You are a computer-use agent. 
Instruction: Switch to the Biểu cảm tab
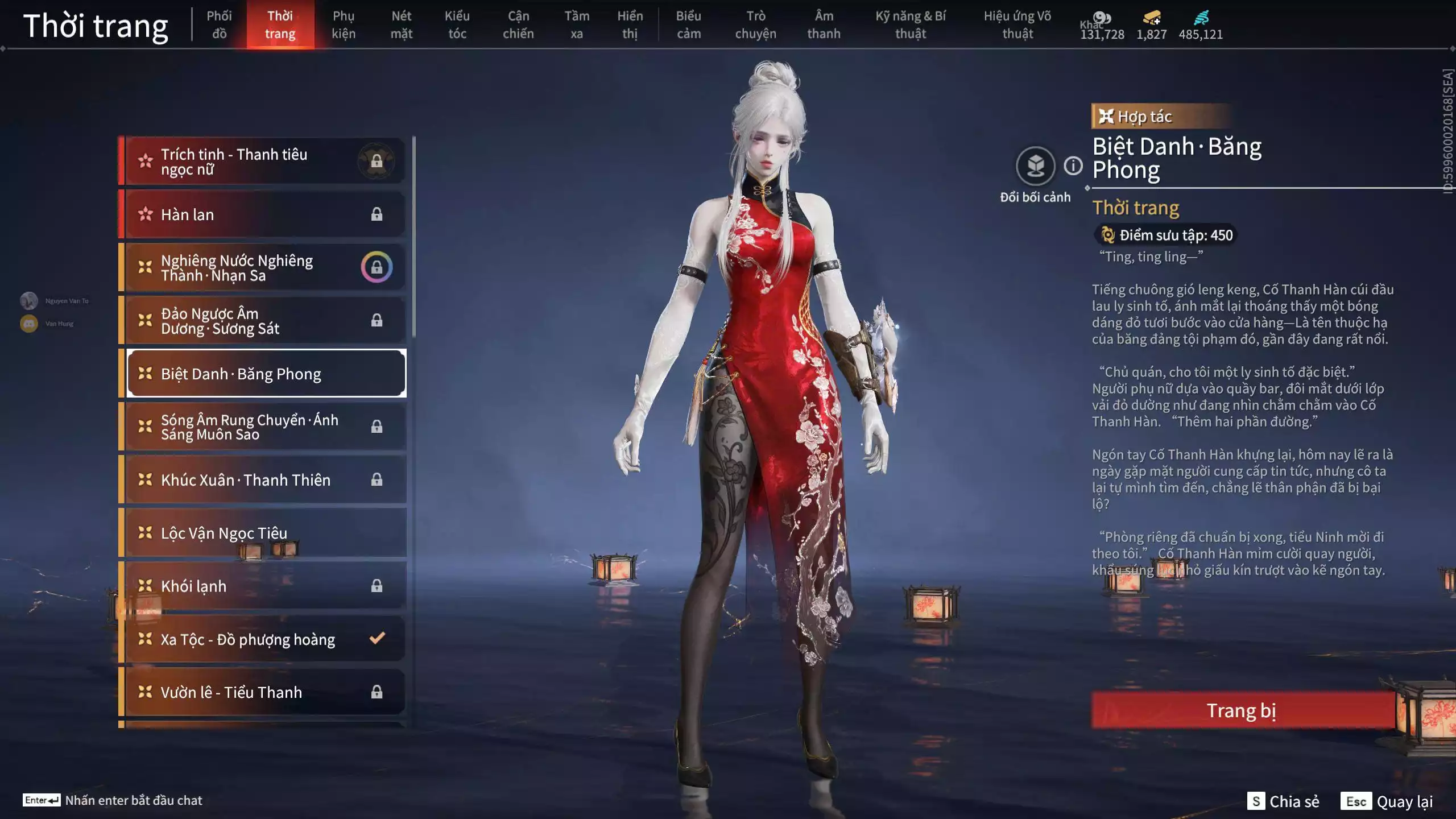coord(688,25)
